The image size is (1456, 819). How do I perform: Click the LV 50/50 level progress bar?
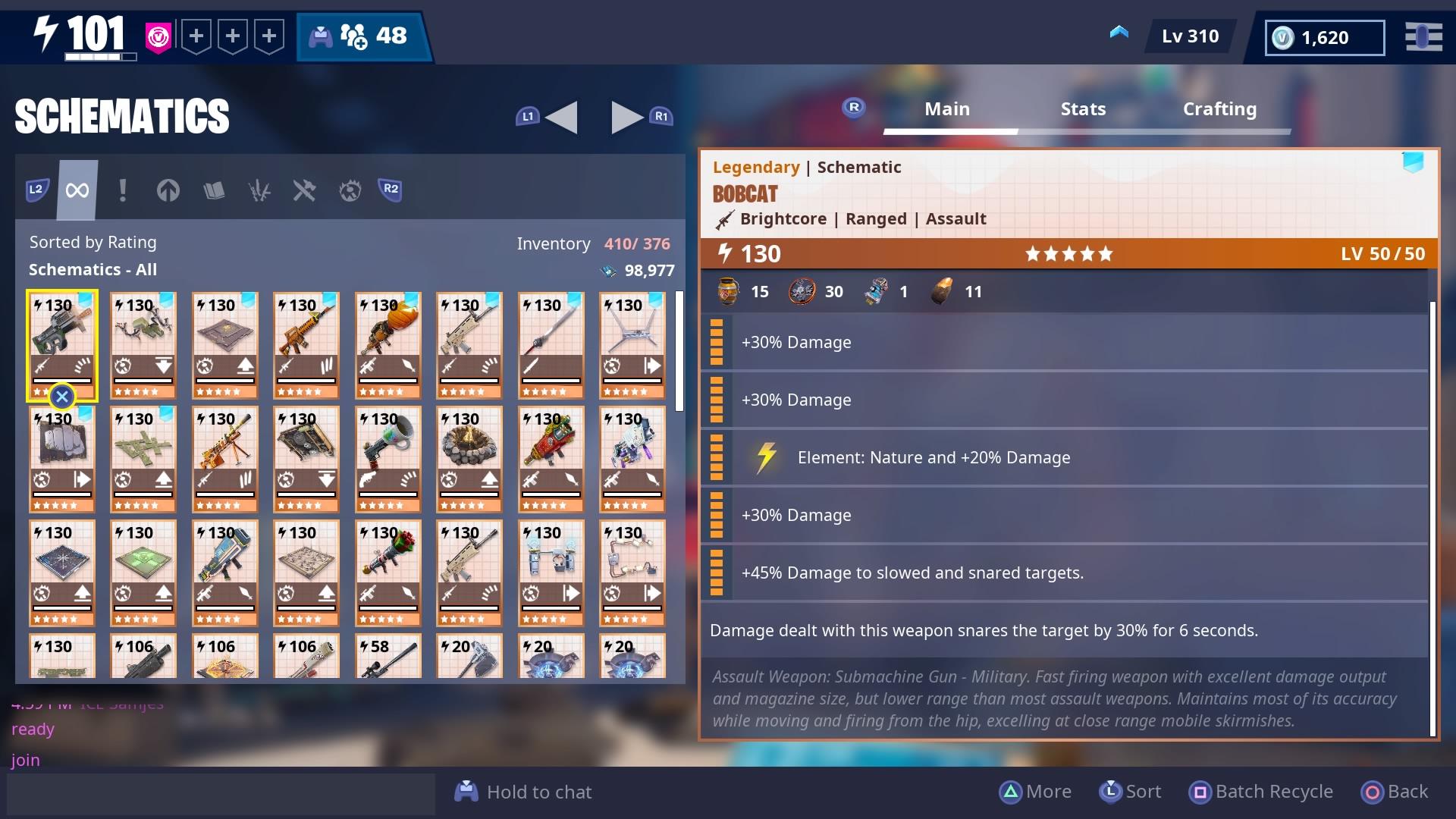1382,254
